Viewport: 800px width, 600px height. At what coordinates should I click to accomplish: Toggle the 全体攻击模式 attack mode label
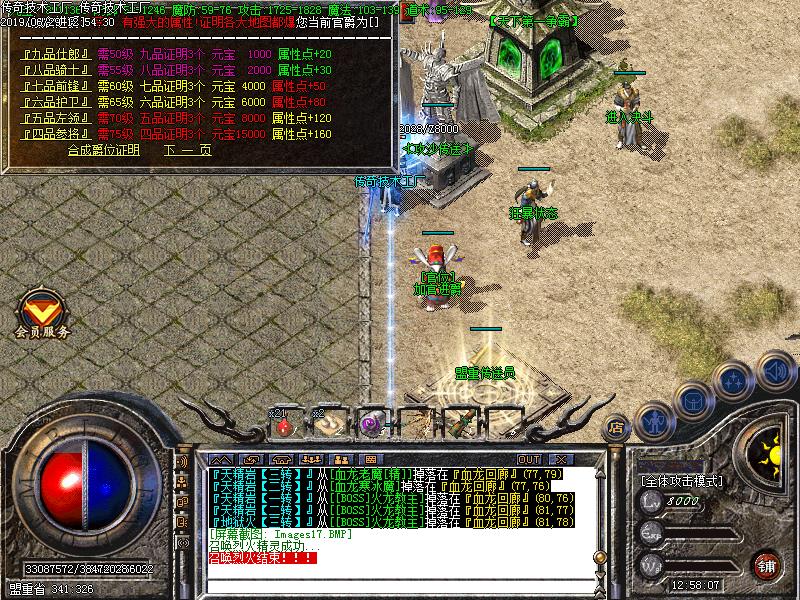[683, 481]
